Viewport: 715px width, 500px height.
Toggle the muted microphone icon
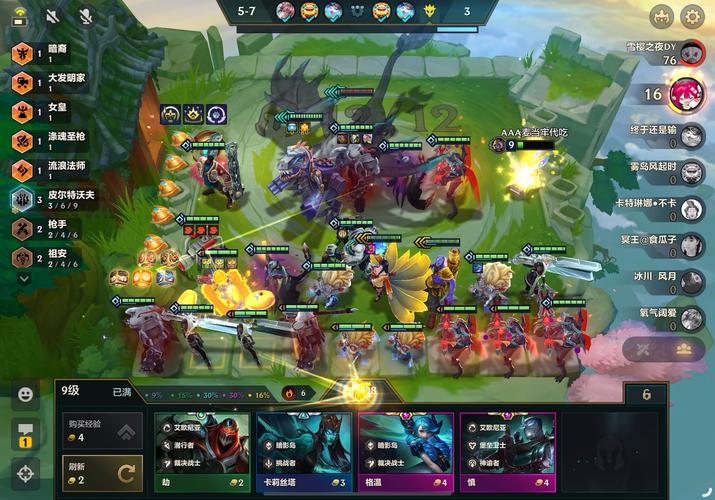tap(86, 16)
